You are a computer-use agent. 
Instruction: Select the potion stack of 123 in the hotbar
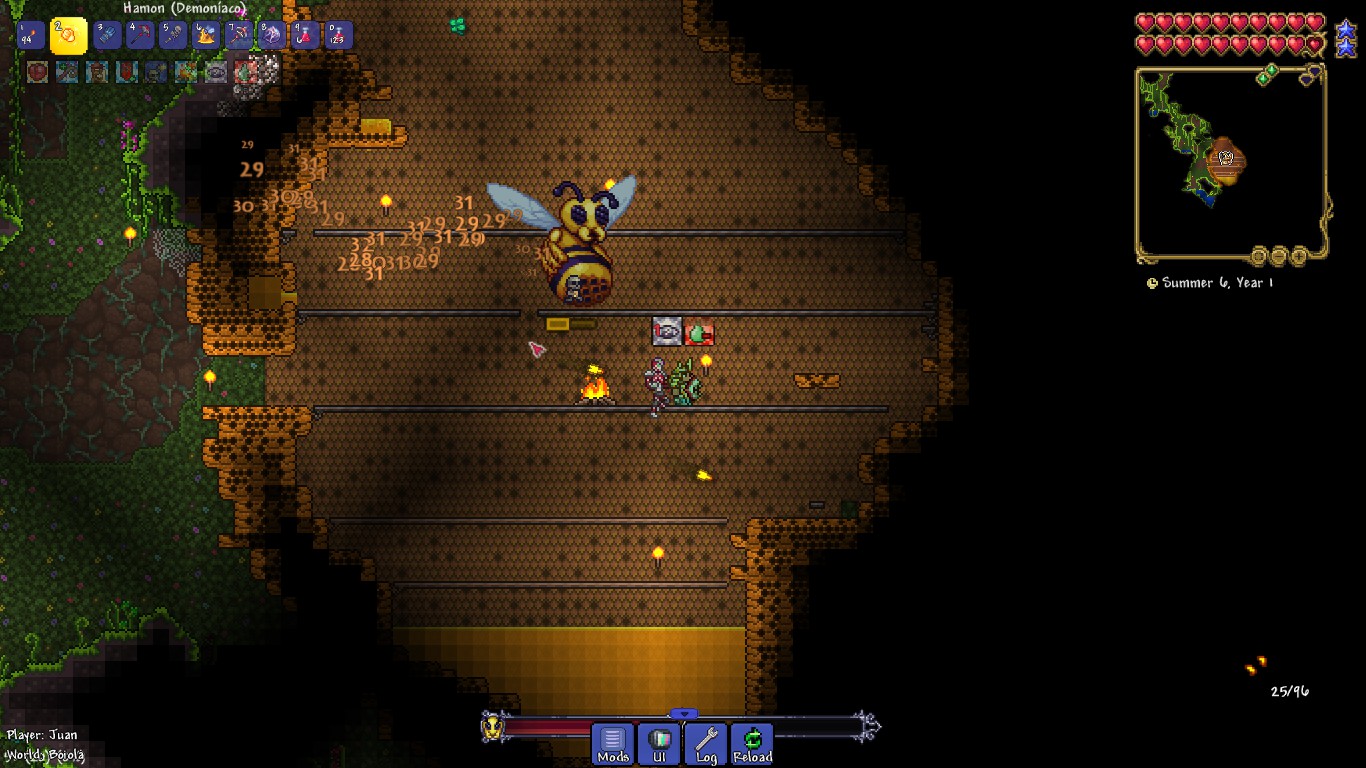pyautogui.click(x=338, y=36)
